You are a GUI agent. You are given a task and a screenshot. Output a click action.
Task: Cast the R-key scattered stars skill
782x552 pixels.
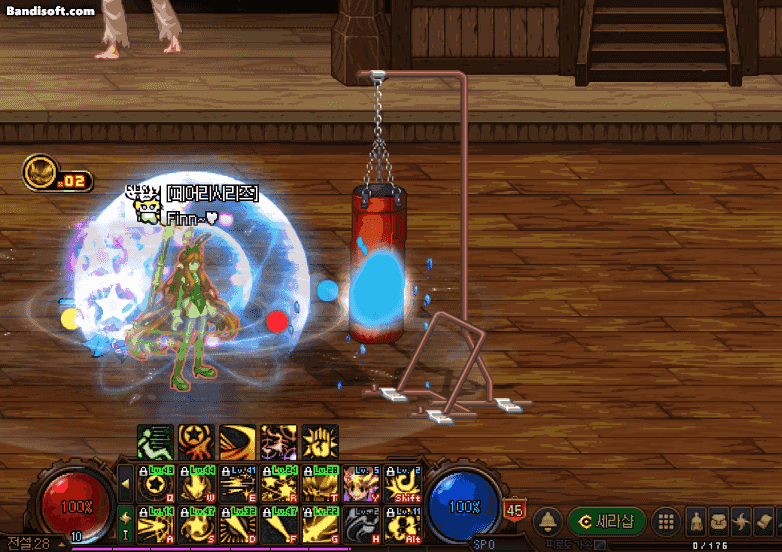click(279, 485)
